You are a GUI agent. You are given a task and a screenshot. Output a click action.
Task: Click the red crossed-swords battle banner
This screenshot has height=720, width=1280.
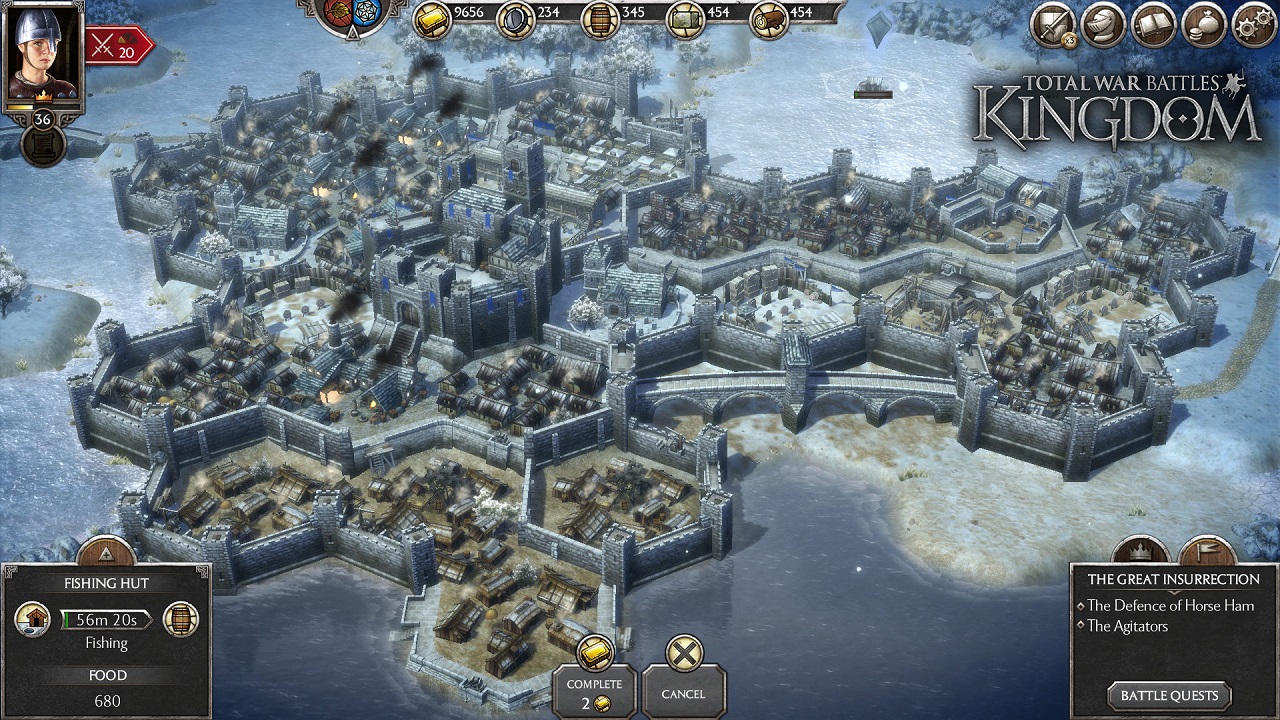[x=118, y=45]
